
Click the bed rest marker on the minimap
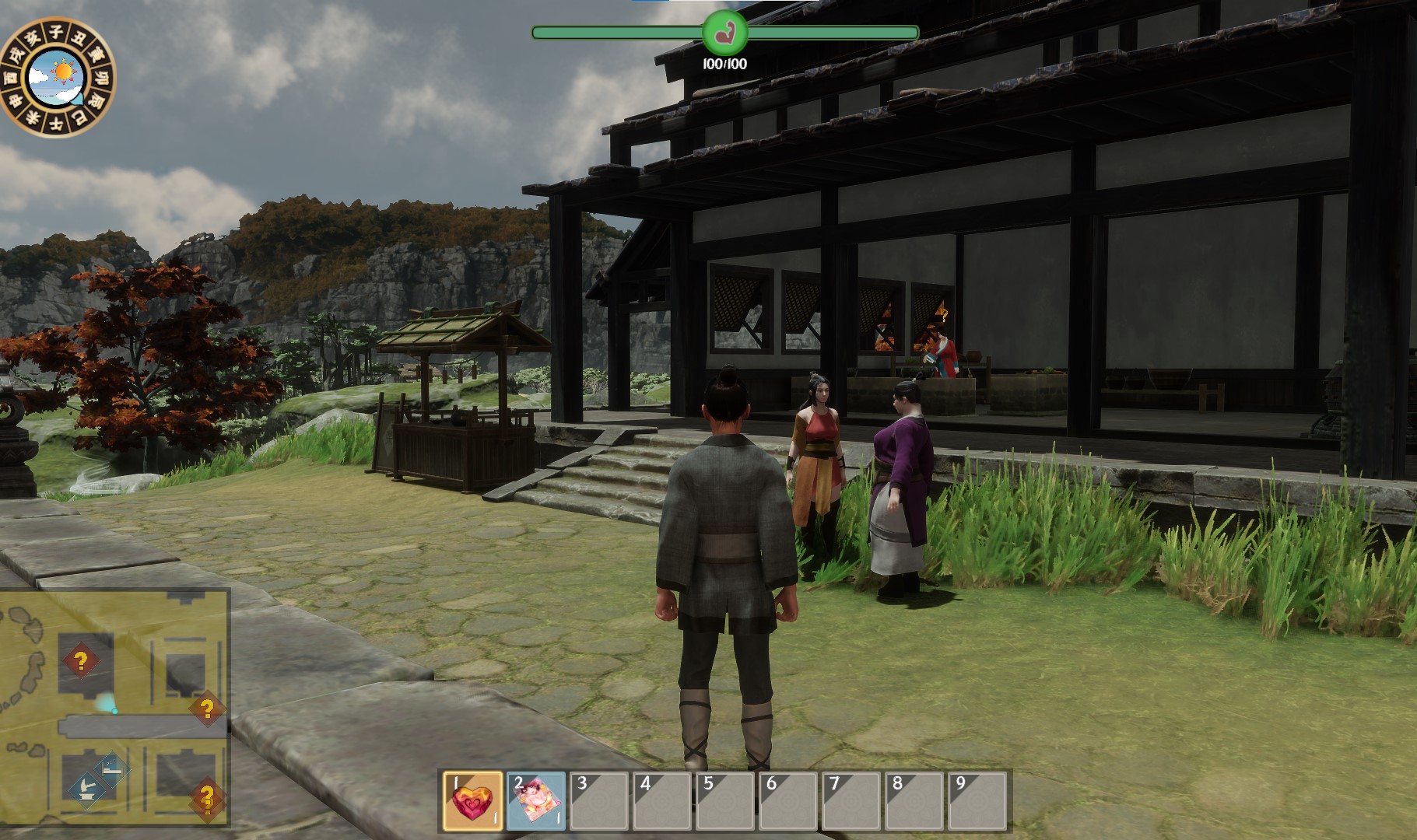point(111,768)
